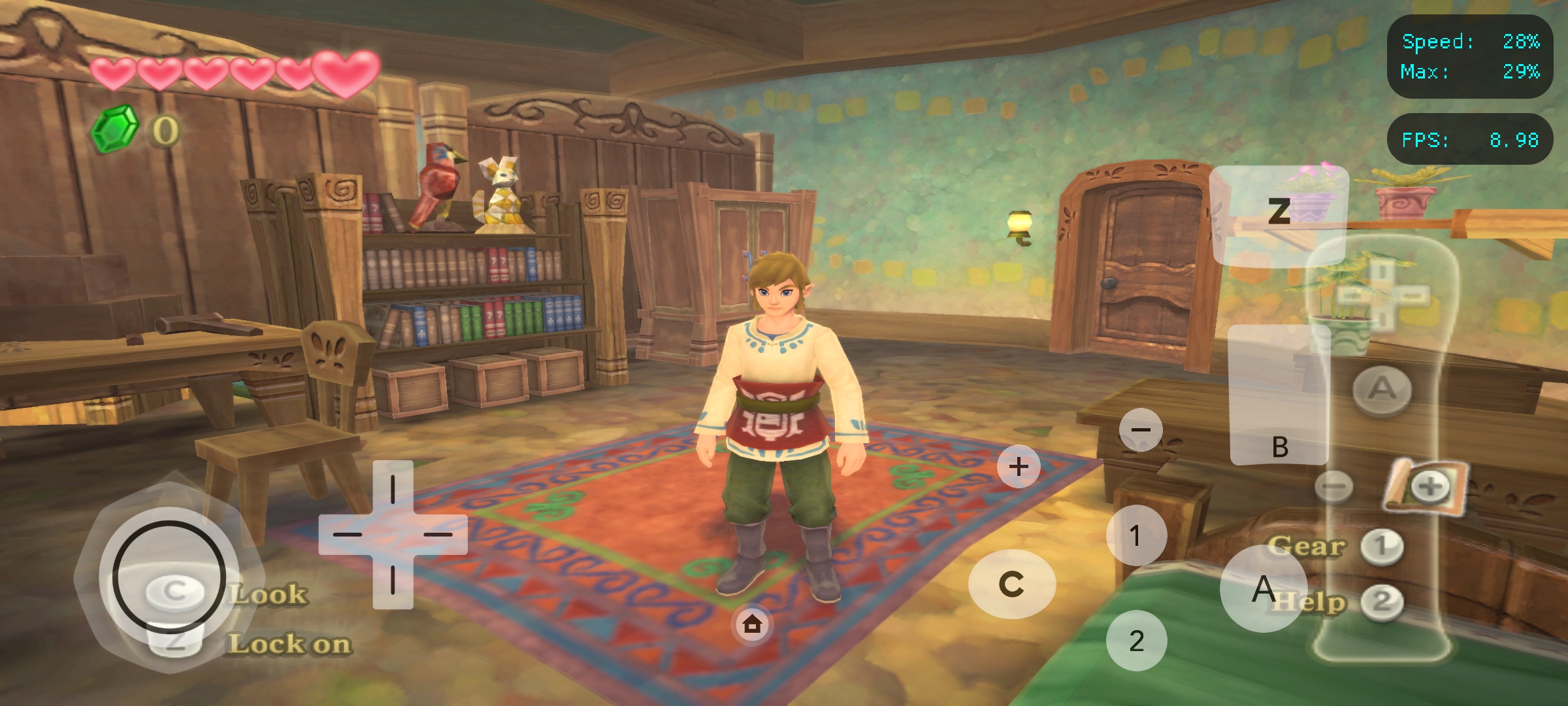Viewport: 1568px width, 706px height.
Task: Tap the down arm of the touch D-pad
Action: [x=393, y=581]
